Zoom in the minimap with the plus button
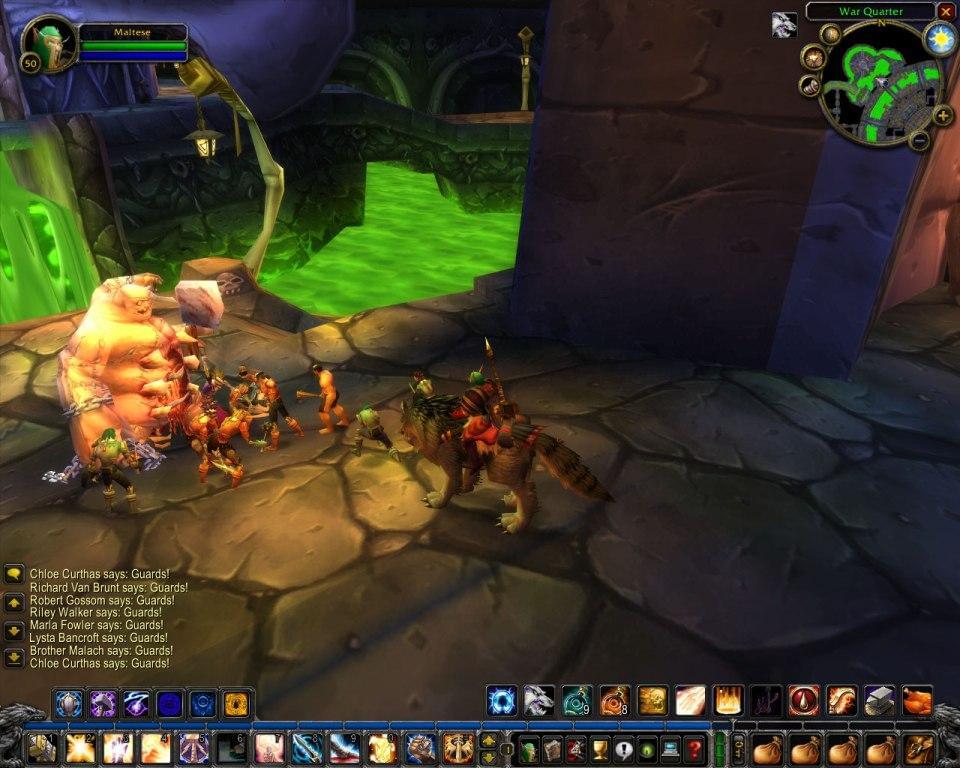The width and height of the screenshot is (960, 768). tap(942, 115)
